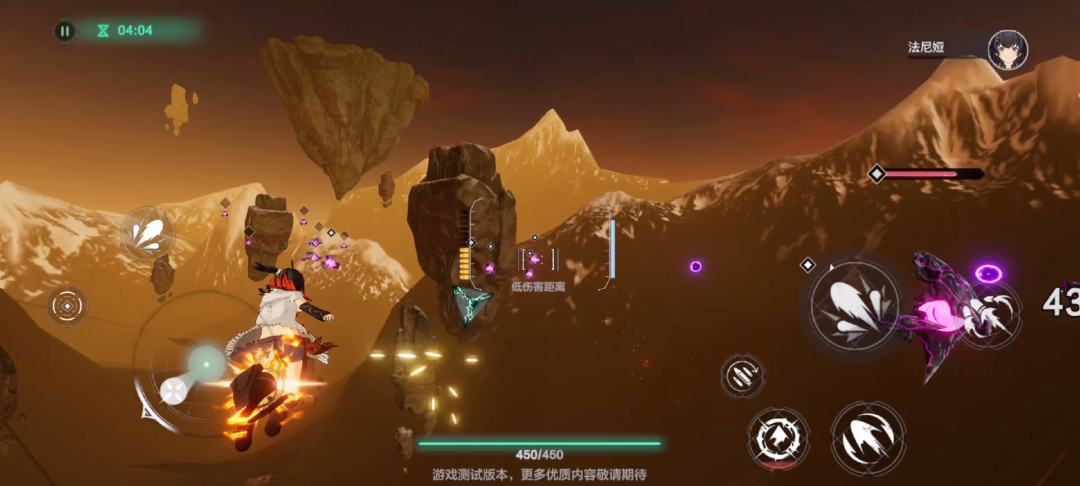Fire the large main burst attack button

[855, 305]
